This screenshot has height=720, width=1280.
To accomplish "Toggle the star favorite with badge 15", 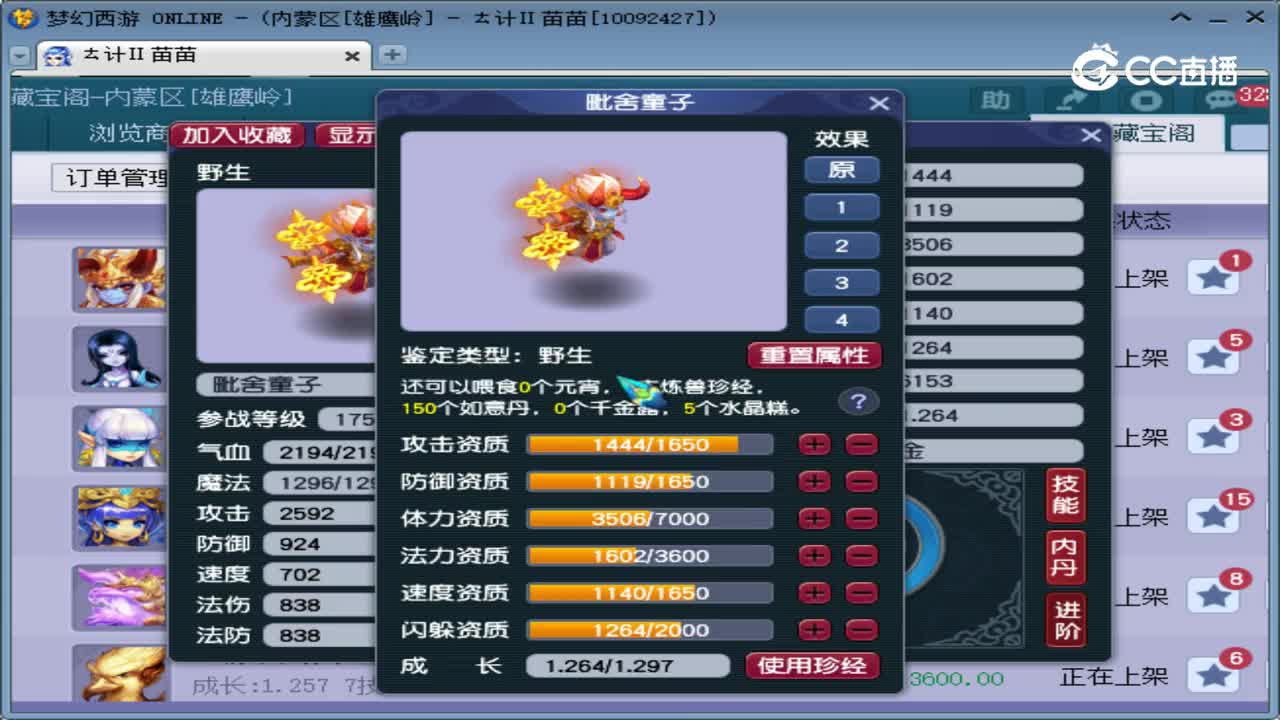I will click(x=1214, y=514).
